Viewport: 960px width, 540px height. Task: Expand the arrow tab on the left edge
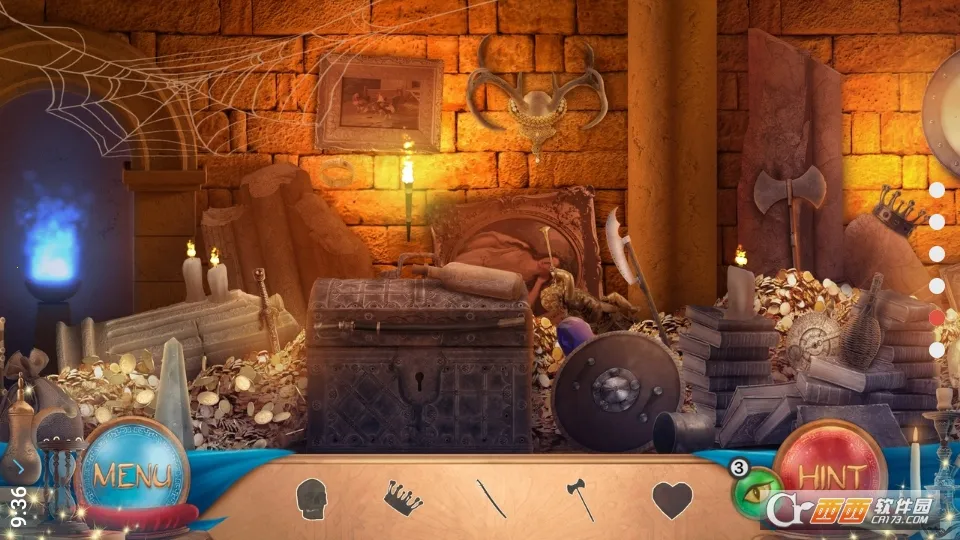pos(19,466)
